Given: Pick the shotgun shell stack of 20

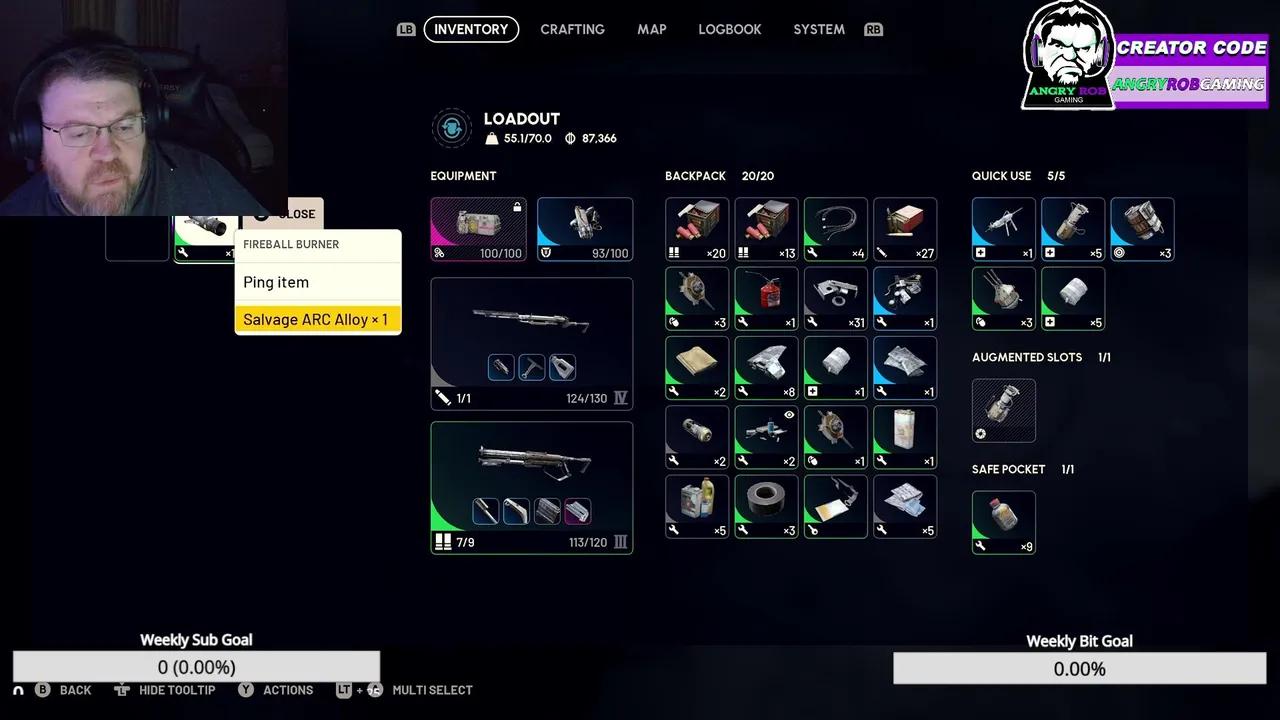Looking at the screenshot, I should [697, 229].
